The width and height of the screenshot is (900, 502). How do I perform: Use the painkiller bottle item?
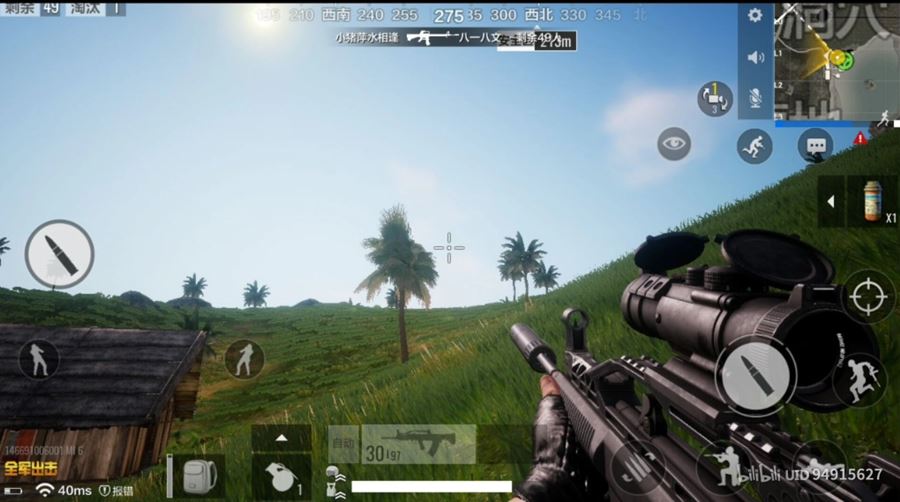click(872, 201)
